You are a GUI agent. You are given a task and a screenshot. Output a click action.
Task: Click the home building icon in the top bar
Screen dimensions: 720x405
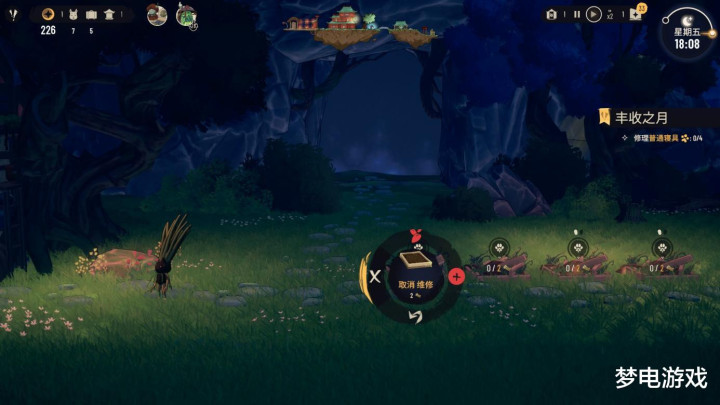coord(551,14)
